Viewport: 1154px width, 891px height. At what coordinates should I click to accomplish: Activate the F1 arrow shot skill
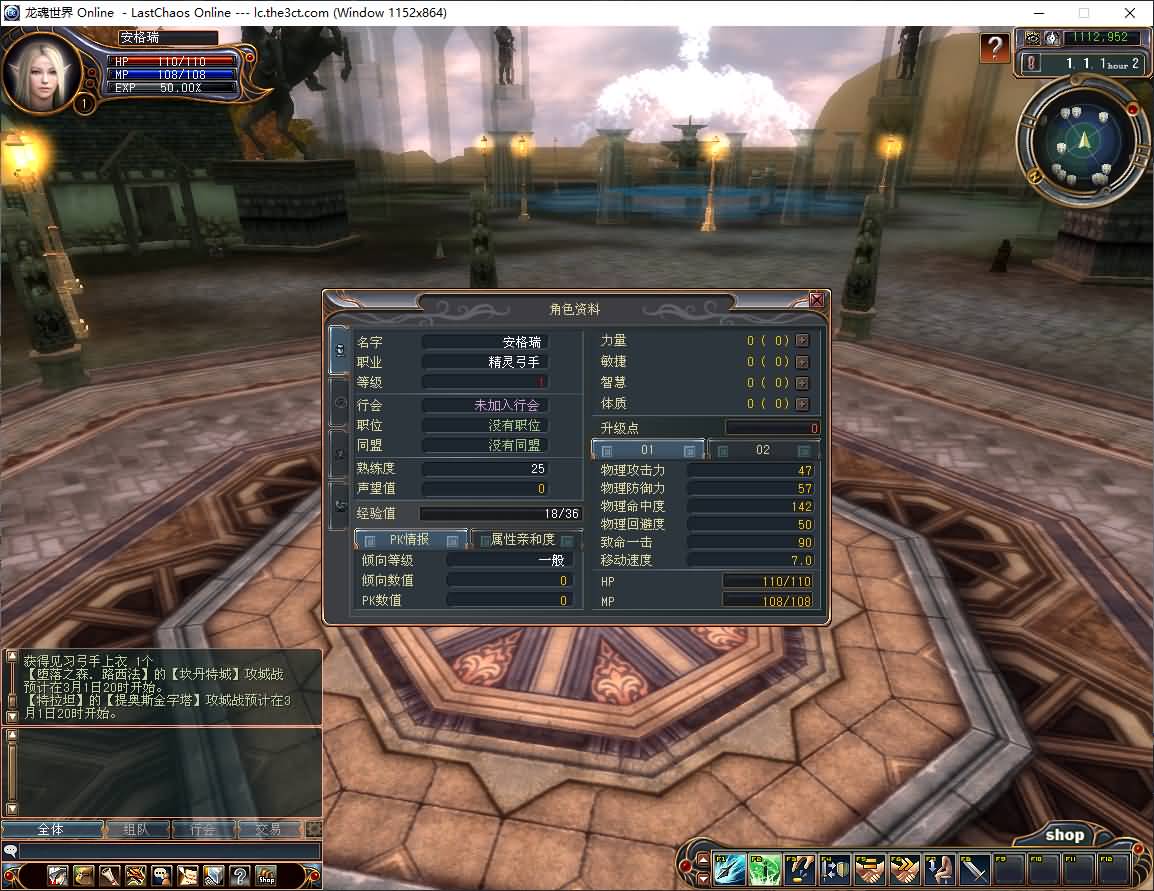[x=730, y=869]
